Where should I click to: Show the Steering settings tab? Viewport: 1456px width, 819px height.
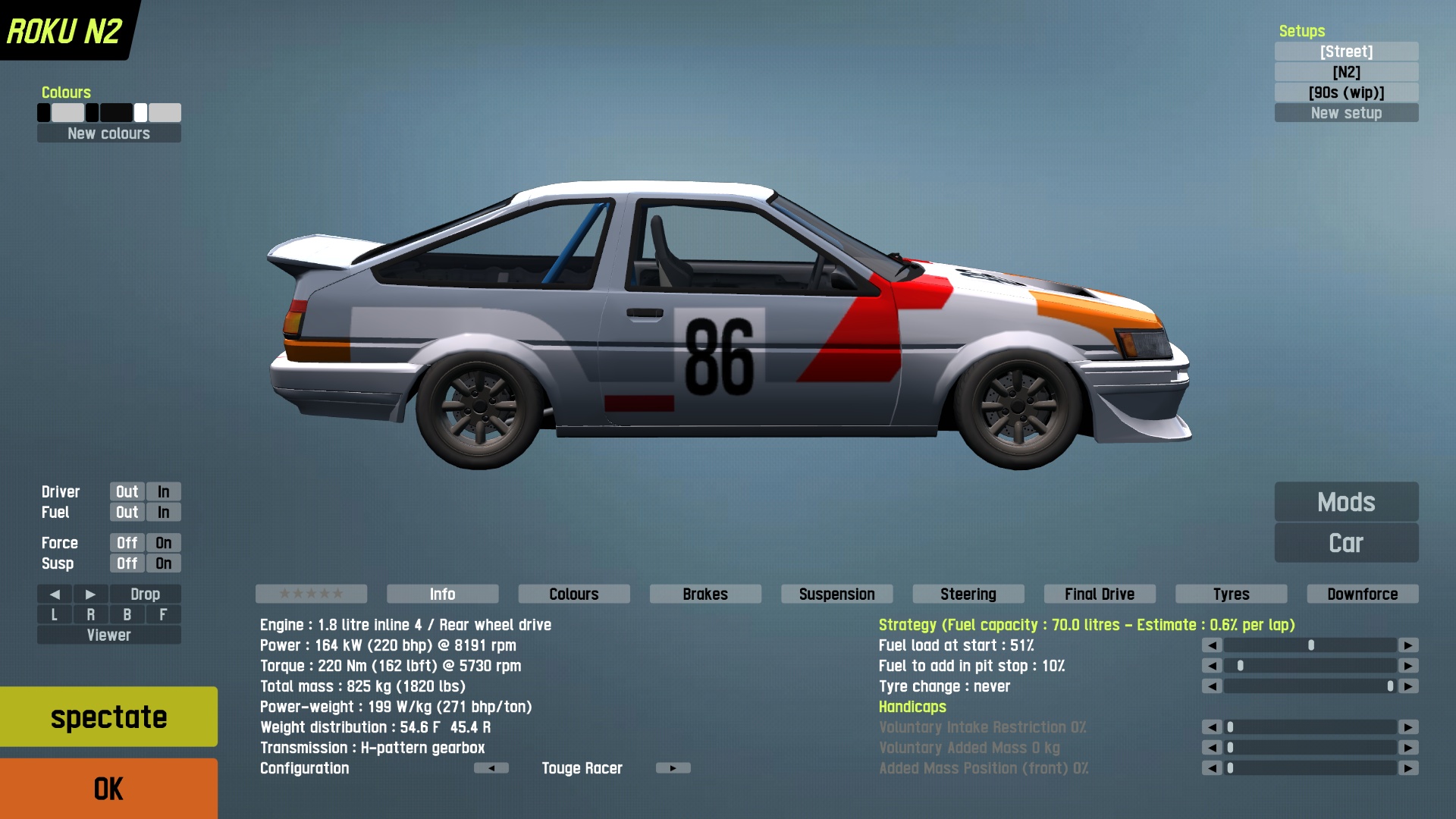click(968, 594)
